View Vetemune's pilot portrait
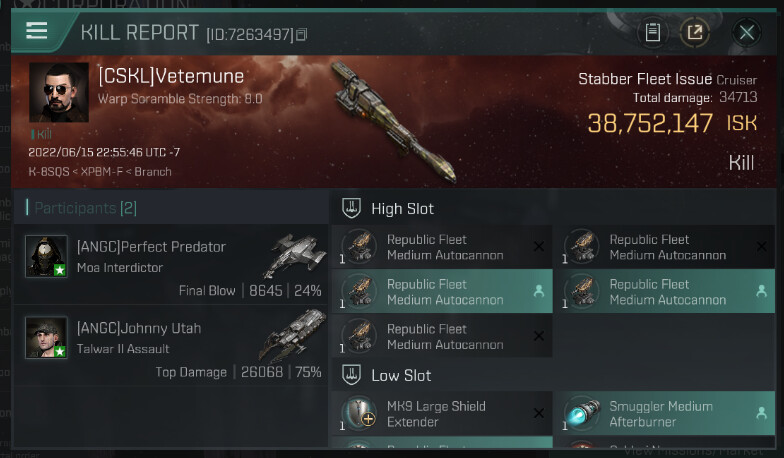 pos(59,93)
